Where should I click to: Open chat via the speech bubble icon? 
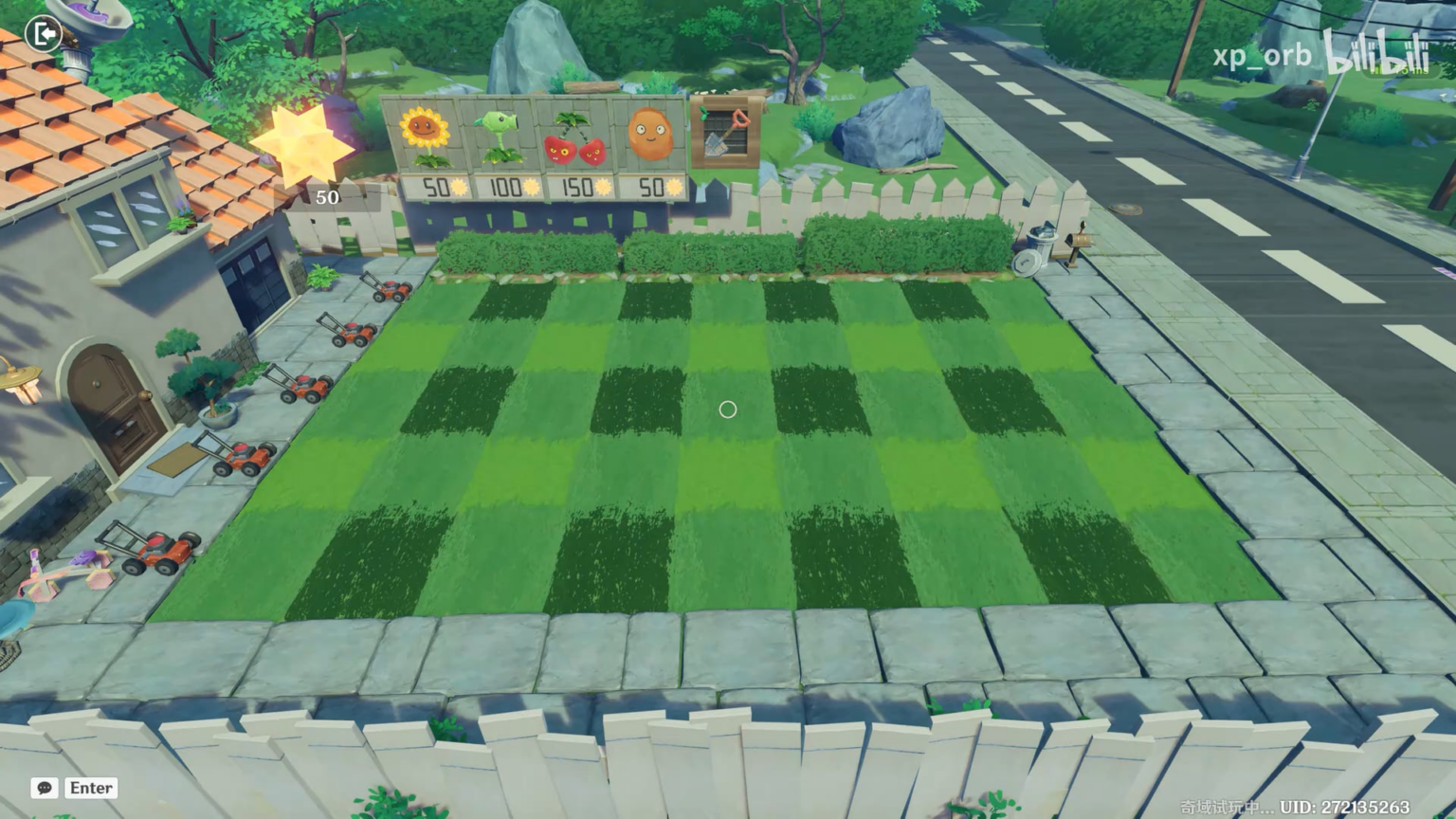coord(43,788)
